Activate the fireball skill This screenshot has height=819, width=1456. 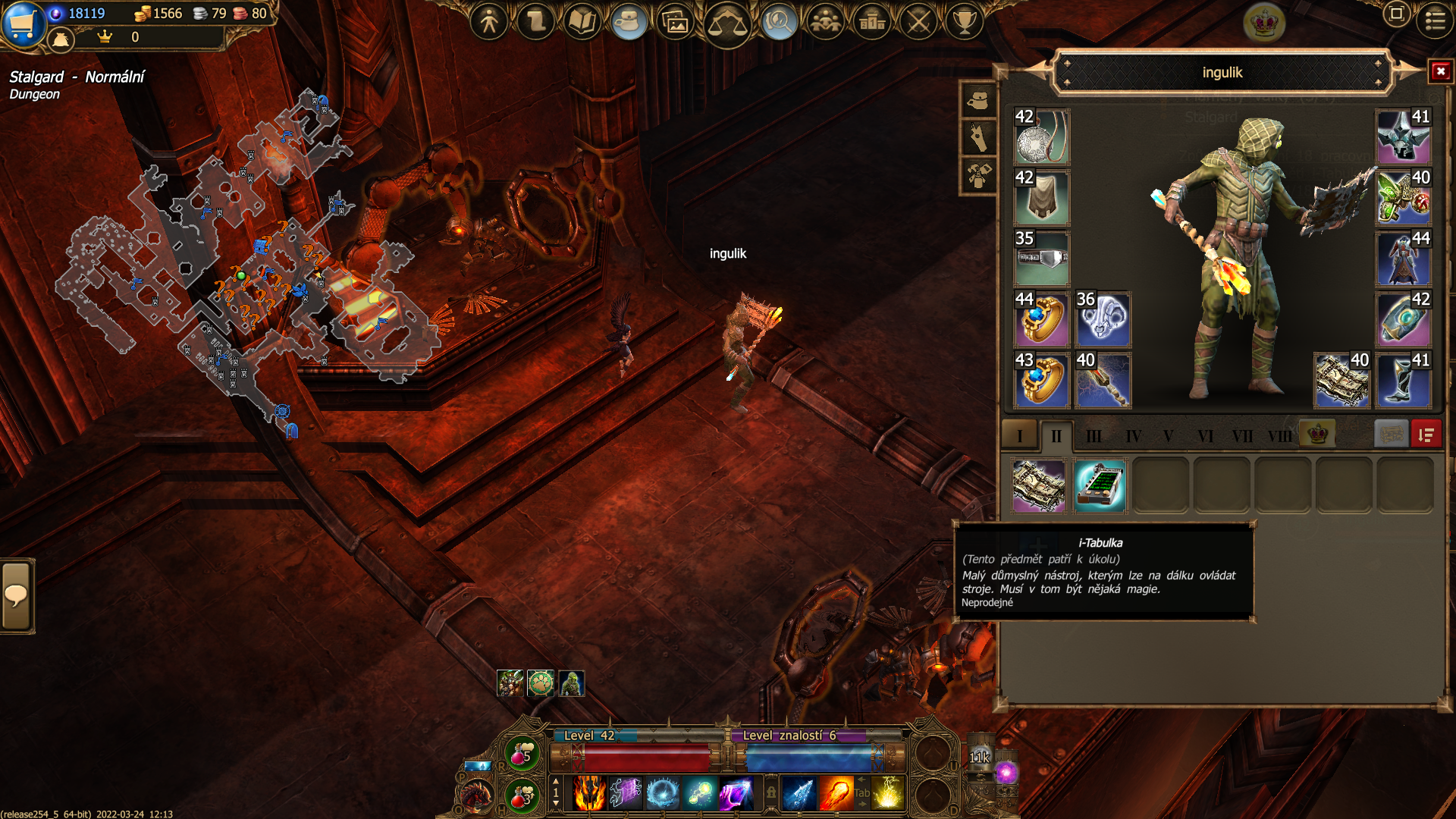click(836, 793)
